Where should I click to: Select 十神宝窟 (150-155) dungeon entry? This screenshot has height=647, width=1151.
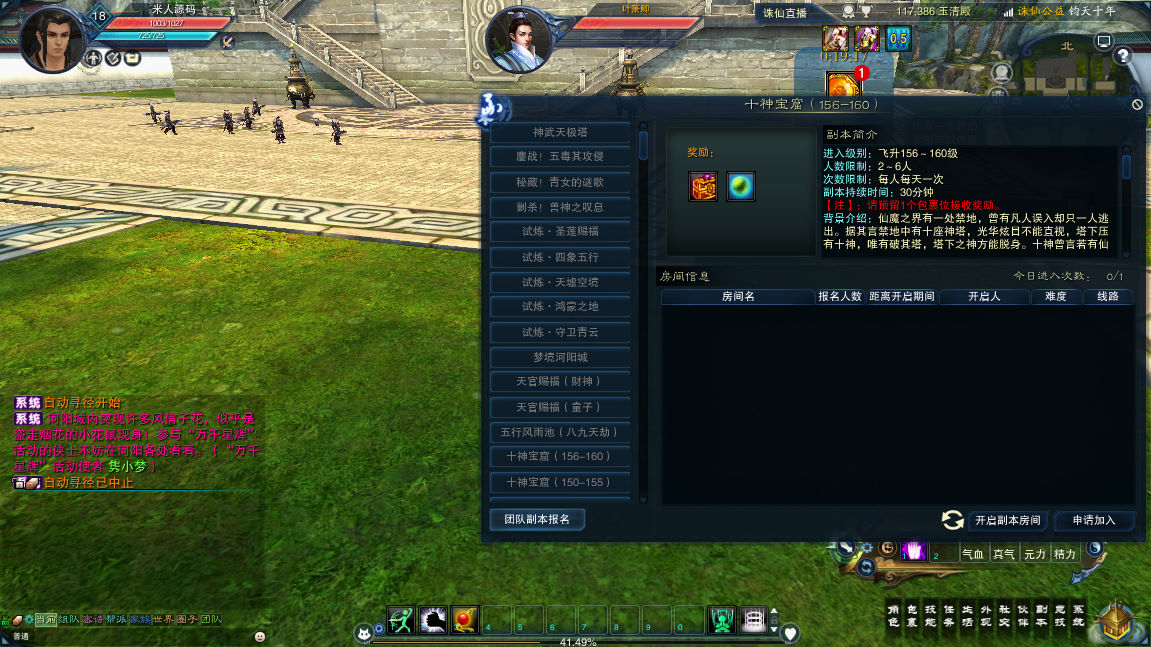click(x=560, y=482)
